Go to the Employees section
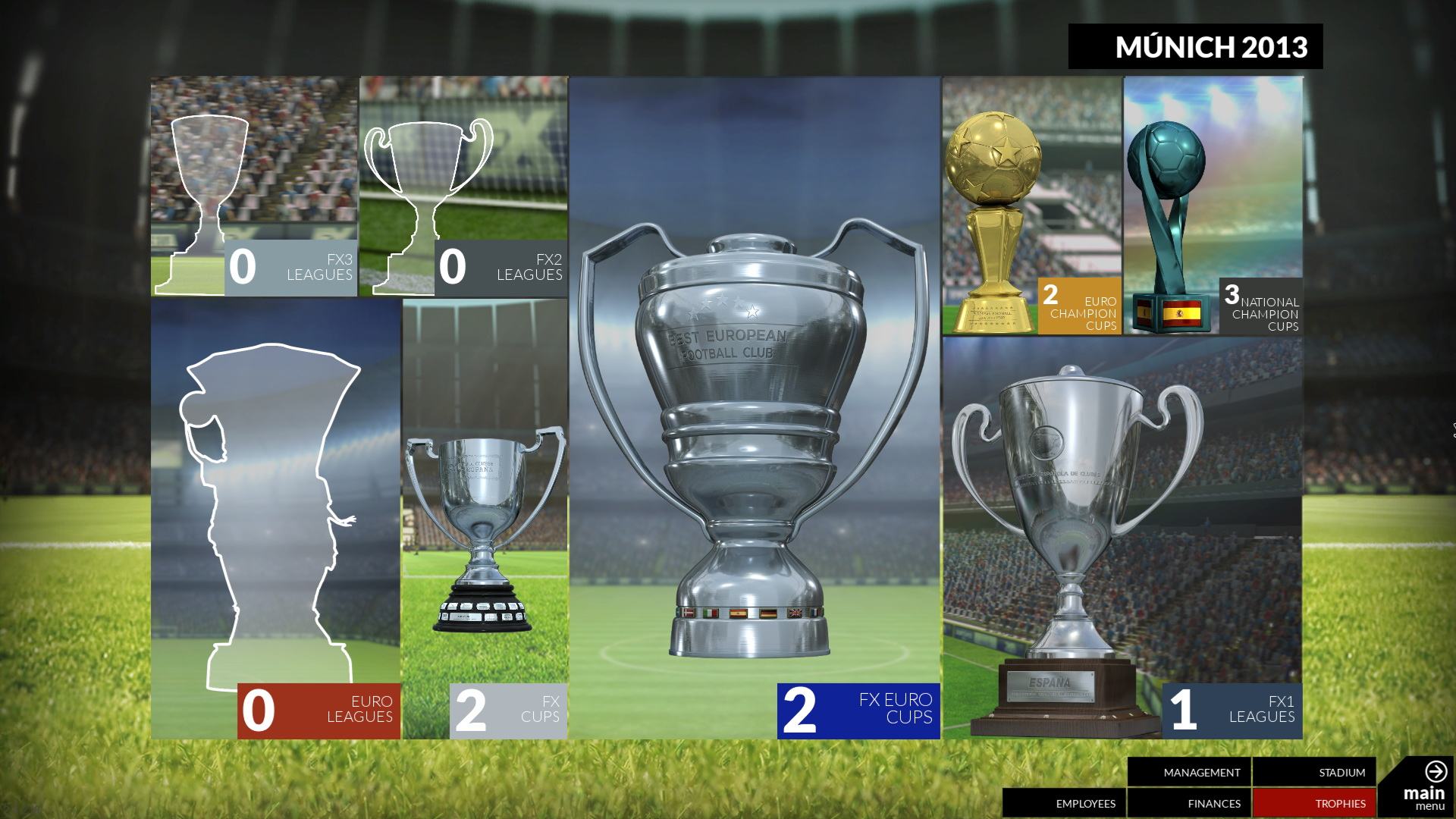The image size is (1456, 819). click(1064, 803)
